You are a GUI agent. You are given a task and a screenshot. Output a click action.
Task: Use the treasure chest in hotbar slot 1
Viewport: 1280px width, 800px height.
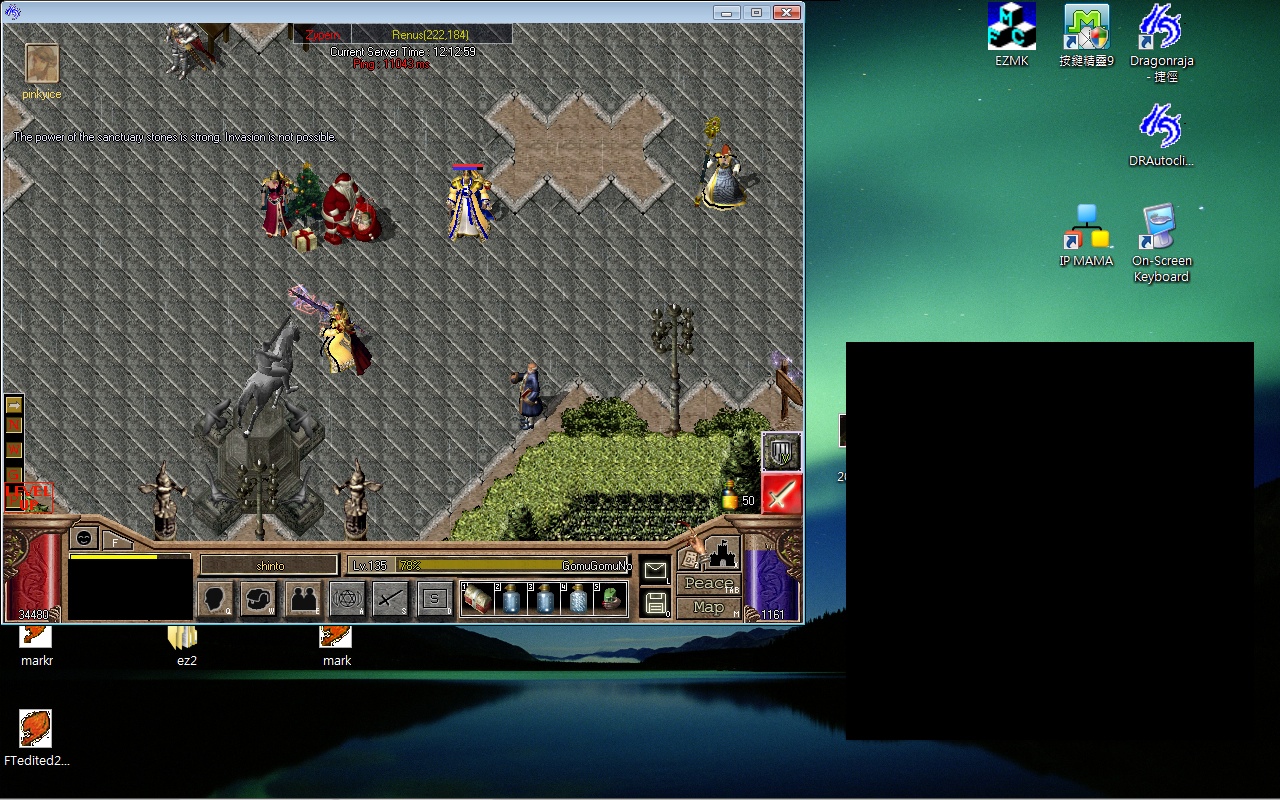[477, 599]
